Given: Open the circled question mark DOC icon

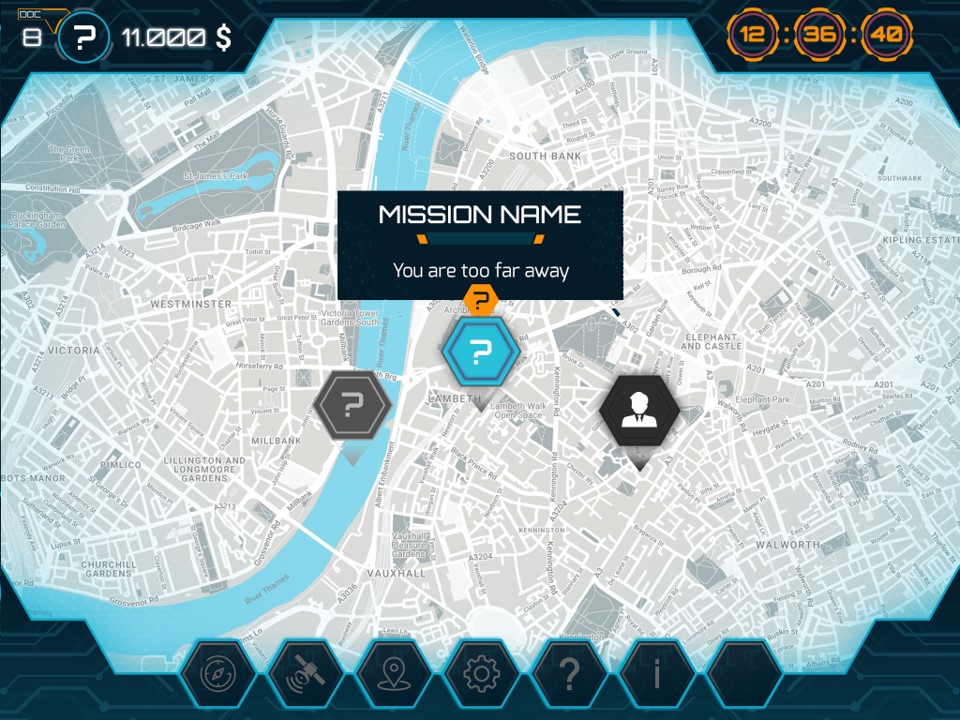Looking at the screenshot, I should pyautogui.click(x=85, y=38).
